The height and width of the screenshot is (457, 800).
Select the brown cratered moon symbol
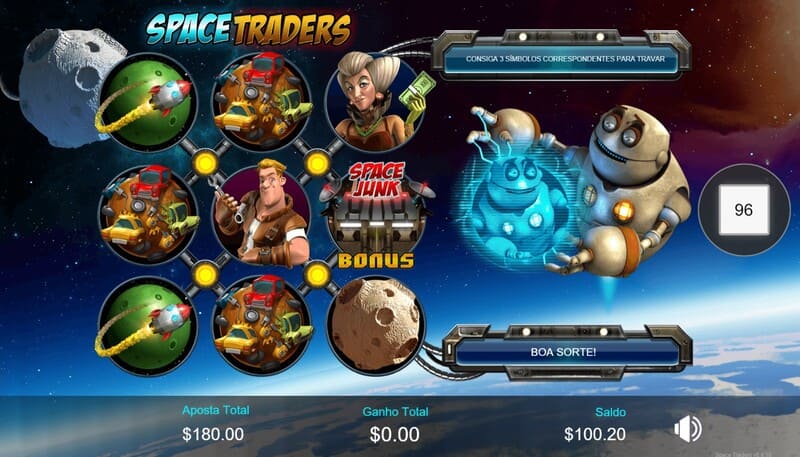click(x=374, y=322)
